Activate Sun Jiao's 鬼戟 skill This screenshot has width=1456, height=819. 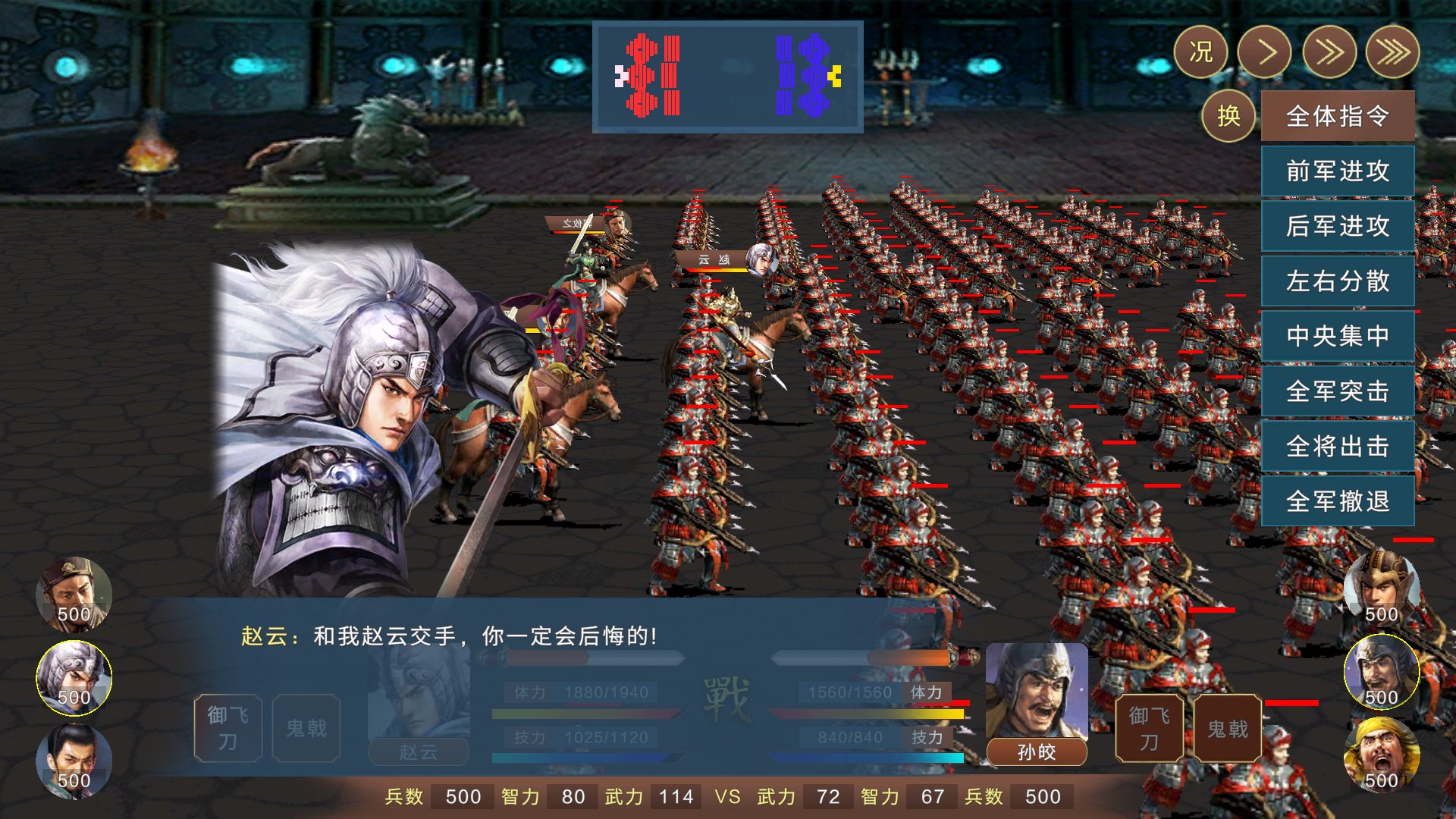pos(1227,726)
